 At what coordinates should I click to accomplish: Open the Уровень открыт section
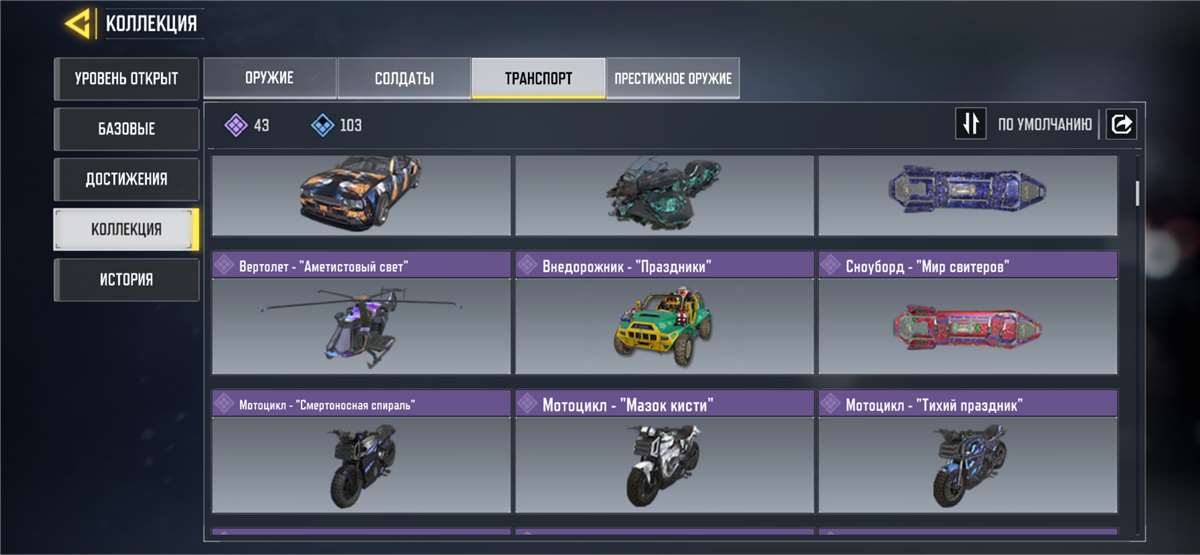click(126, 79)
